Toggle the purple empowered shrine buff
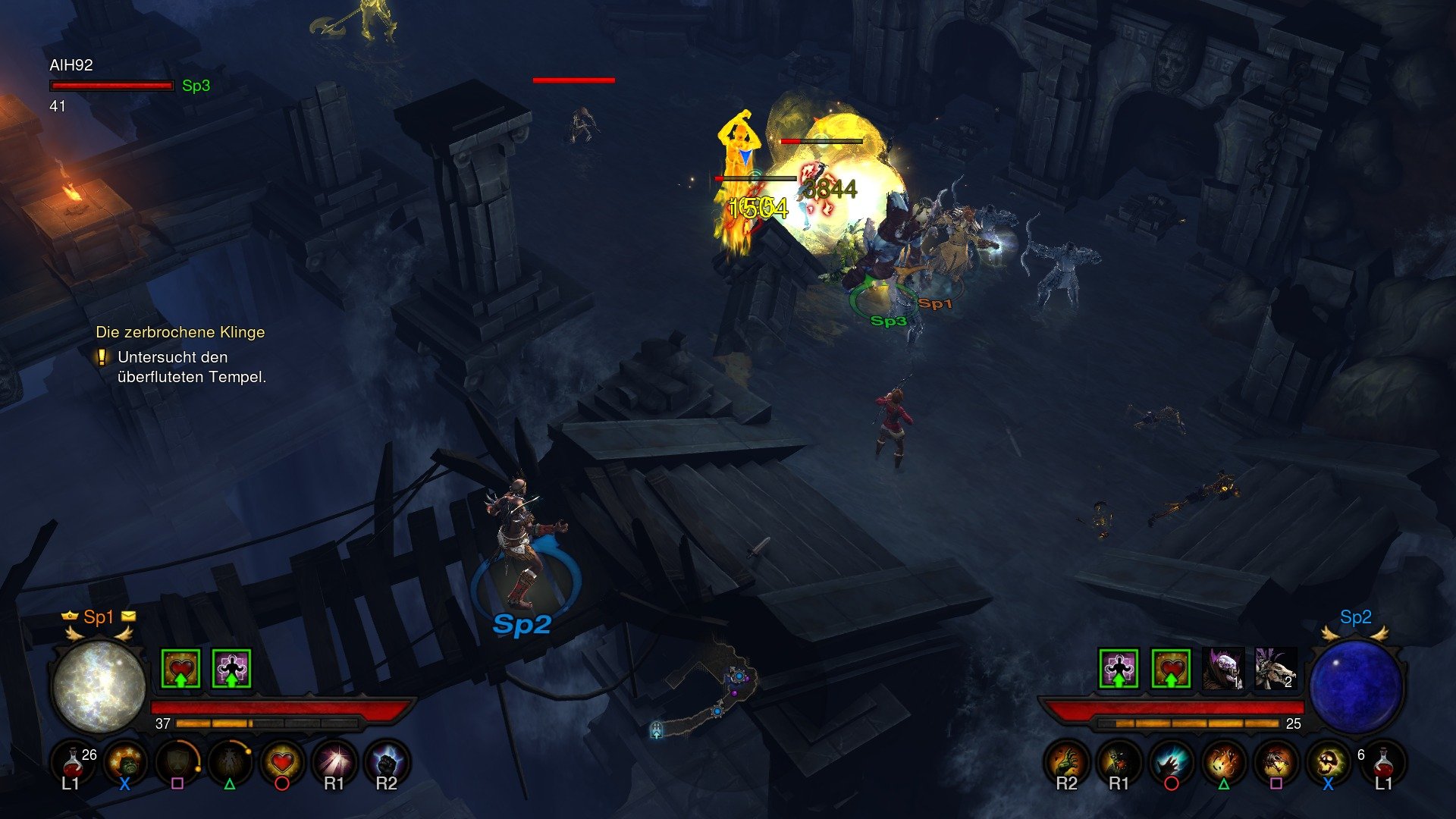 point(232,668)
